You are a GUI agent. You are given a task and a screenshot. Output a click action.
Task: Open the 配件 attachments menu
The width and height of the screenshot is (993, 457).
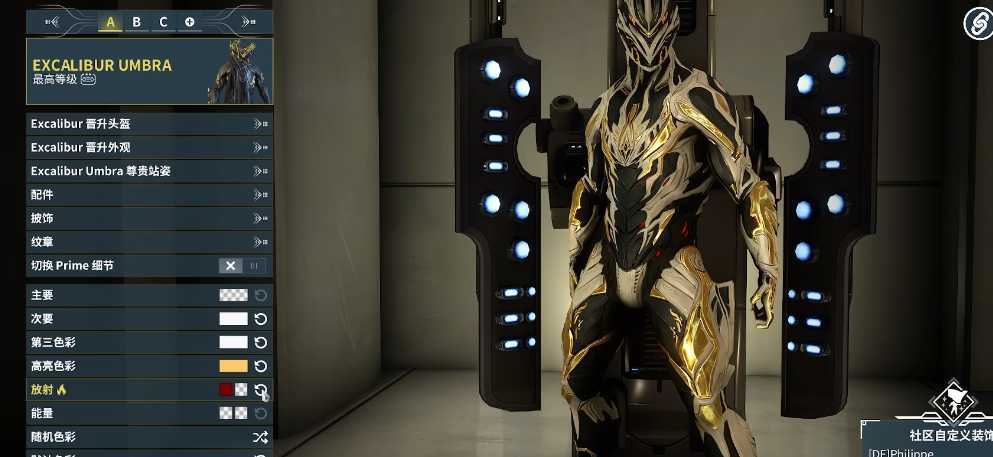coord(149,195)
